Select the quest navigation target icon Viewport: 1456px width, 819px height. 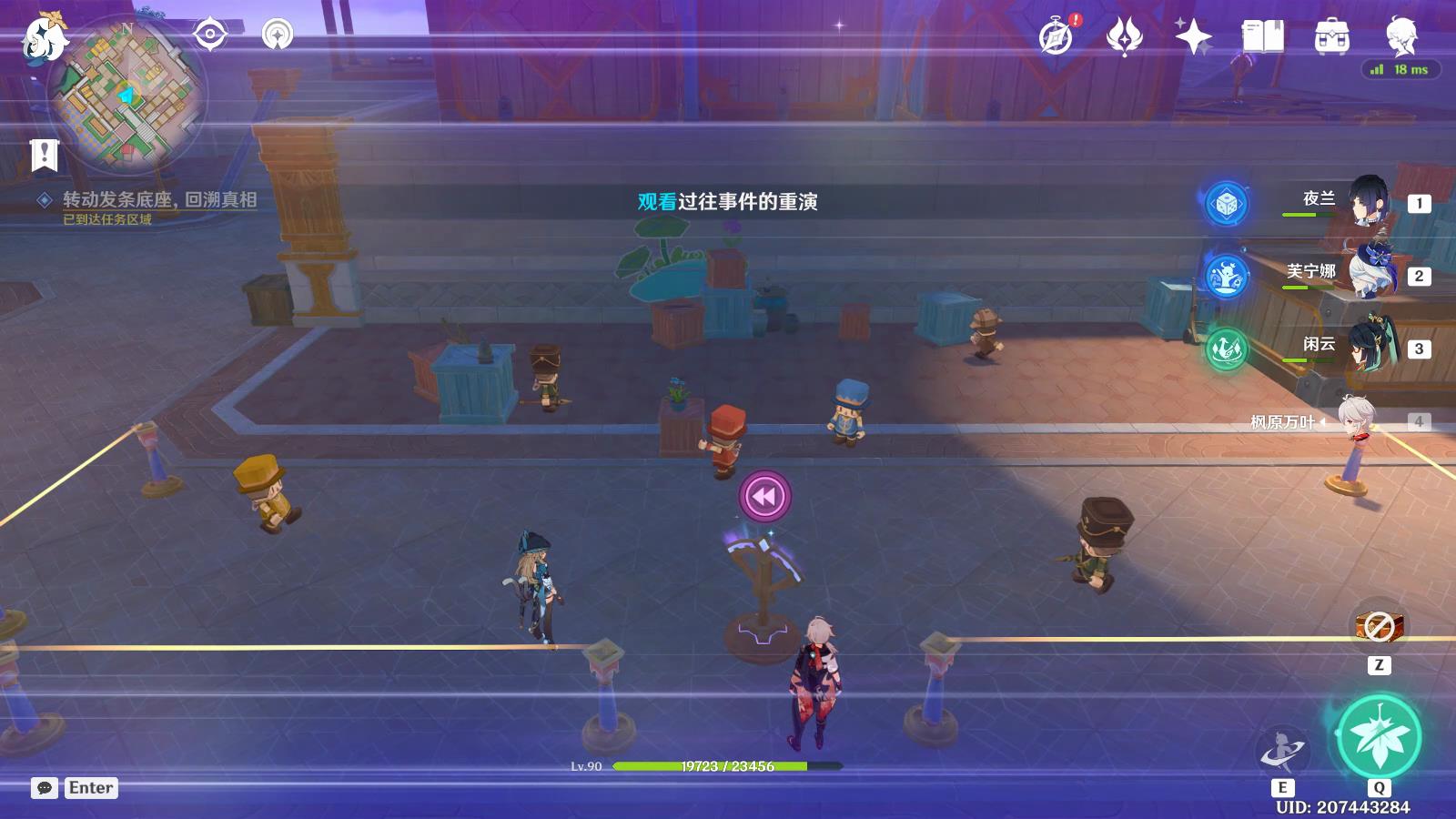tap(209, 35)
